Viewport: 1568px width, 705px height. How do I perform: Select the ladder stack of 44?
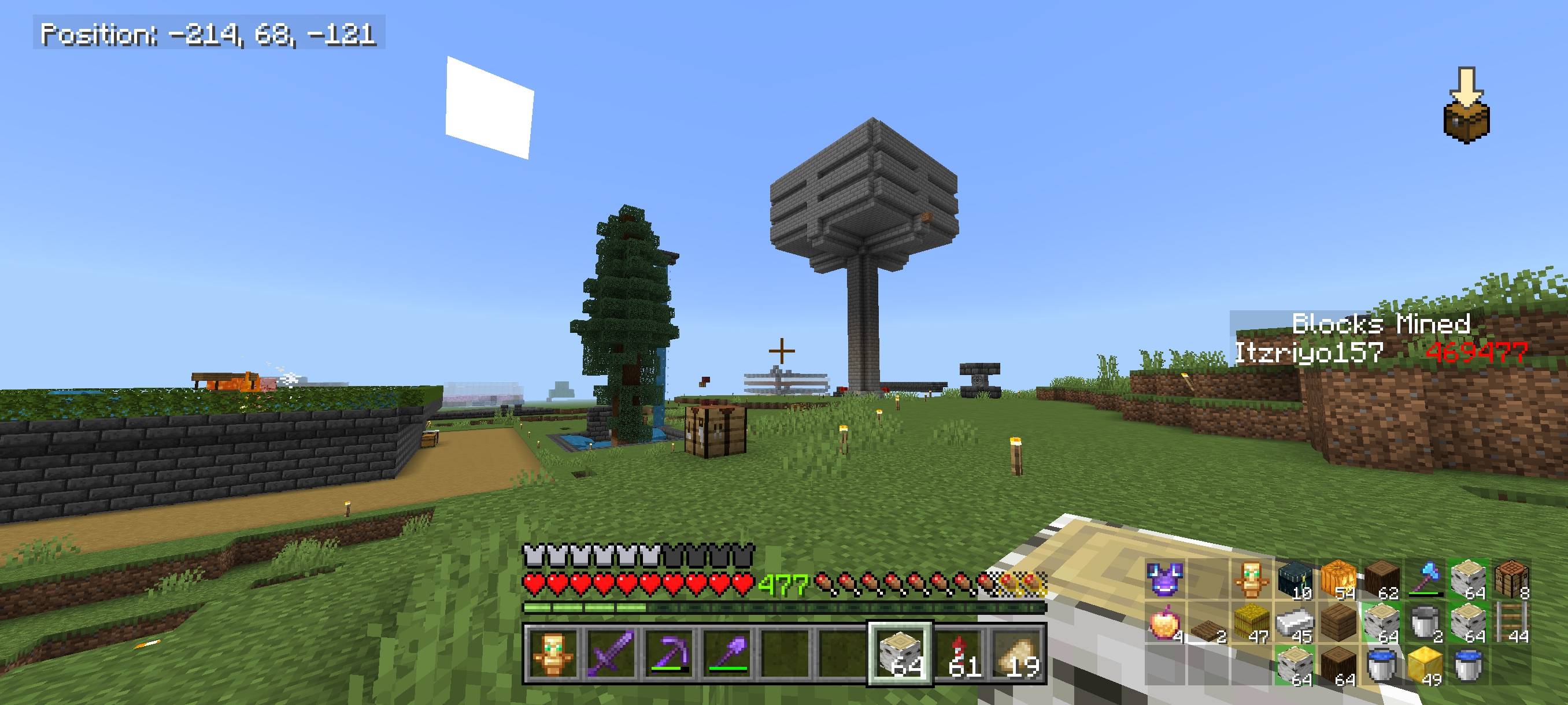coord(1515,625)
